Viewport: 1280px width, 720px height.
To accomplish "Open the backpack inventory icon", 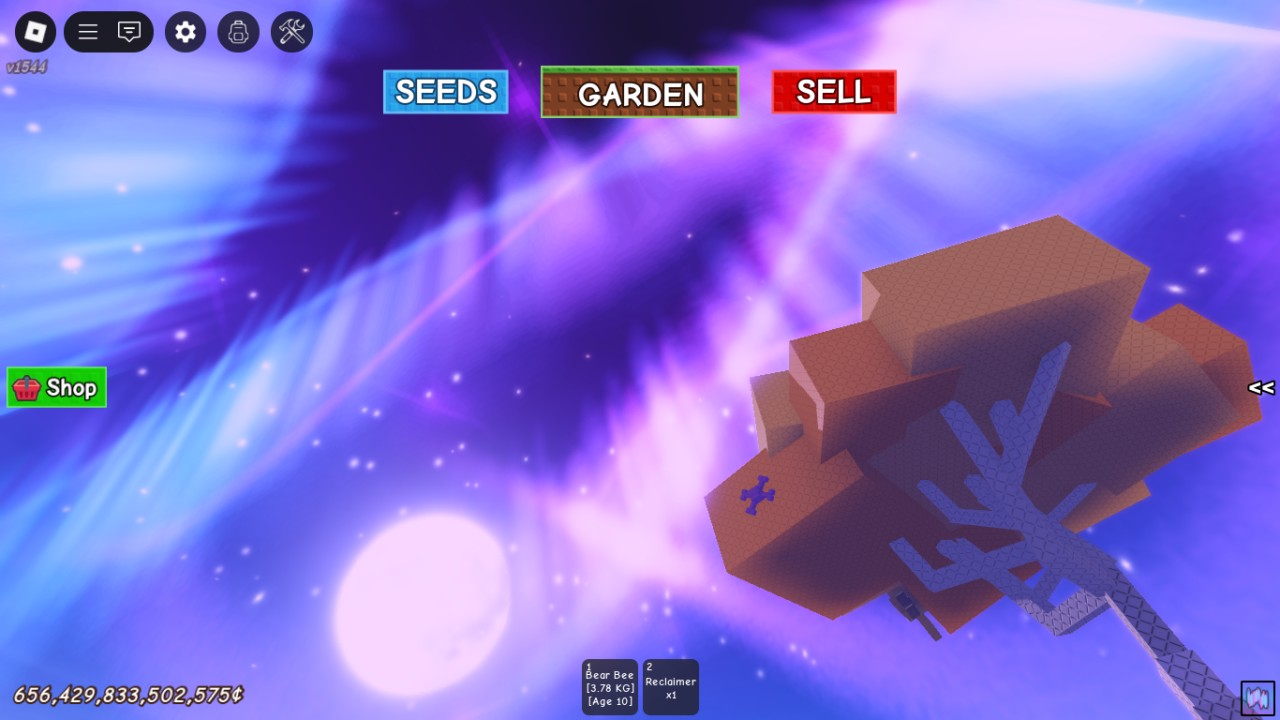I will pos(238,32).
